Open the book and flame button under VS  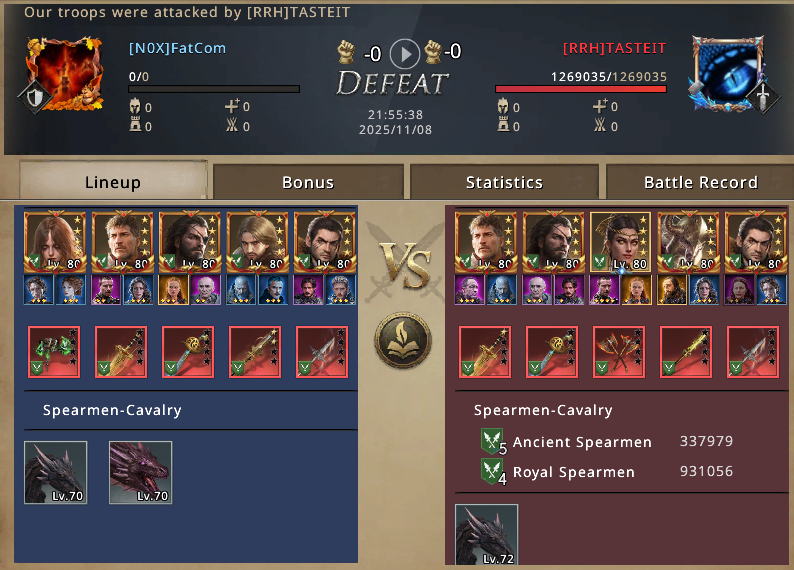point(403,341)
